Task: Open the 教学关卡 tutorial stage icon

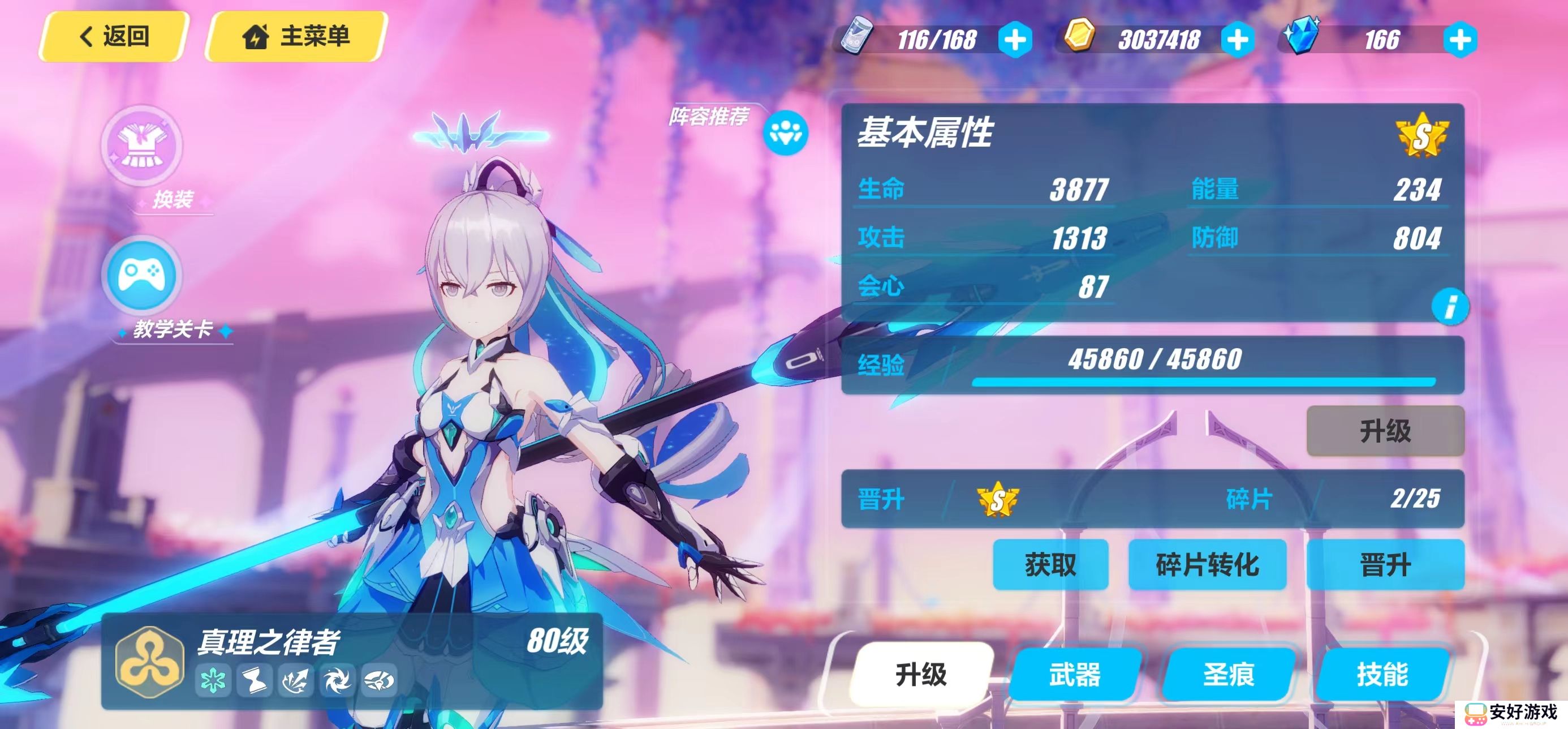Action: point(142,275)
